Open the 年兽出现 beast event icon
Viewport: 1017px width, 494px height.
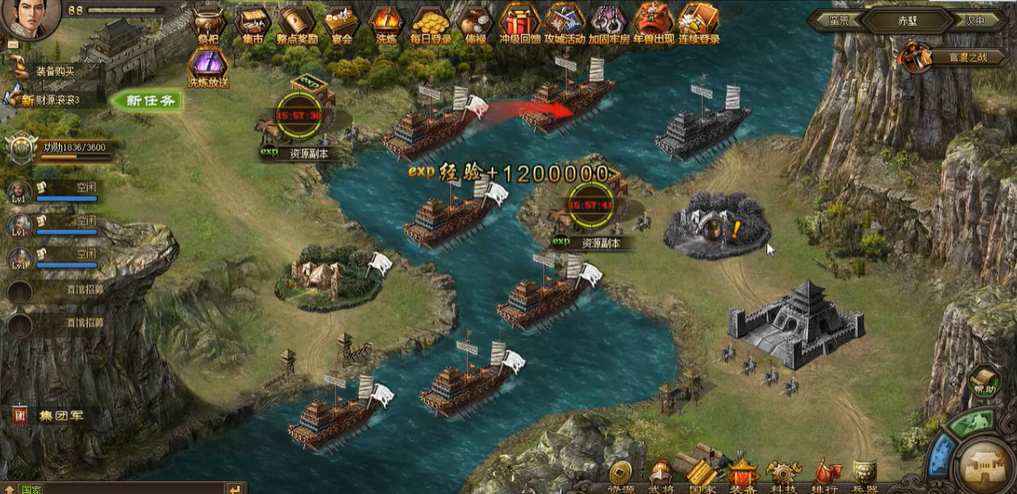654,22
